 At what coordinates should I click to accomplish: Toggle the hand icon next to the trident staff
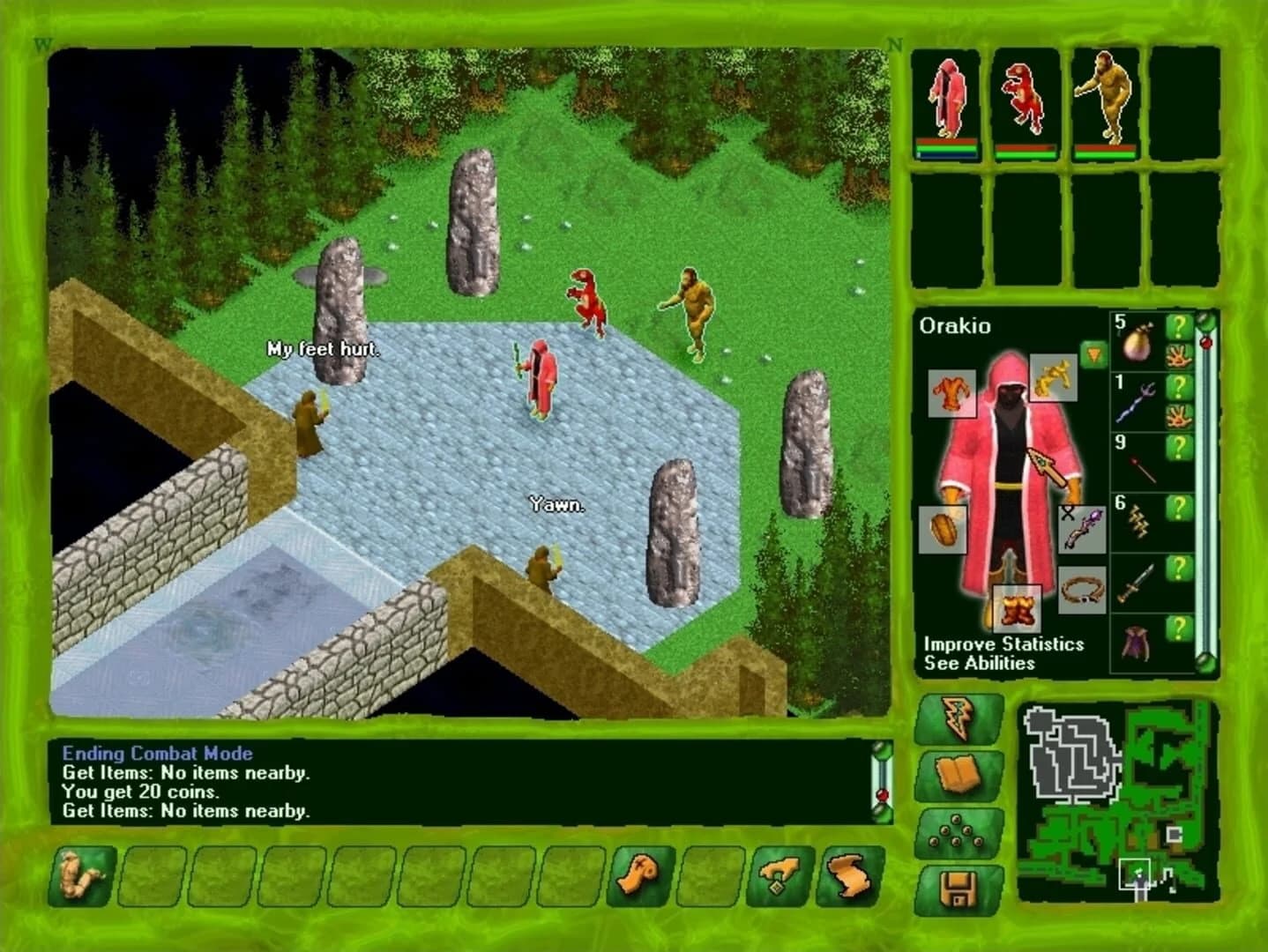coord(1179,415)
